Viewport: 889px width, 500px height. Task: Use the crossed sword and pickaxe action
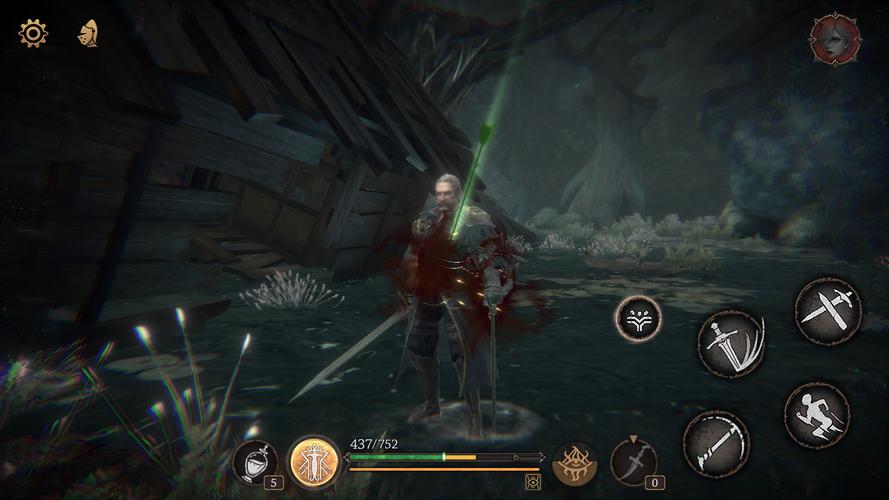[x=828, y=311]
